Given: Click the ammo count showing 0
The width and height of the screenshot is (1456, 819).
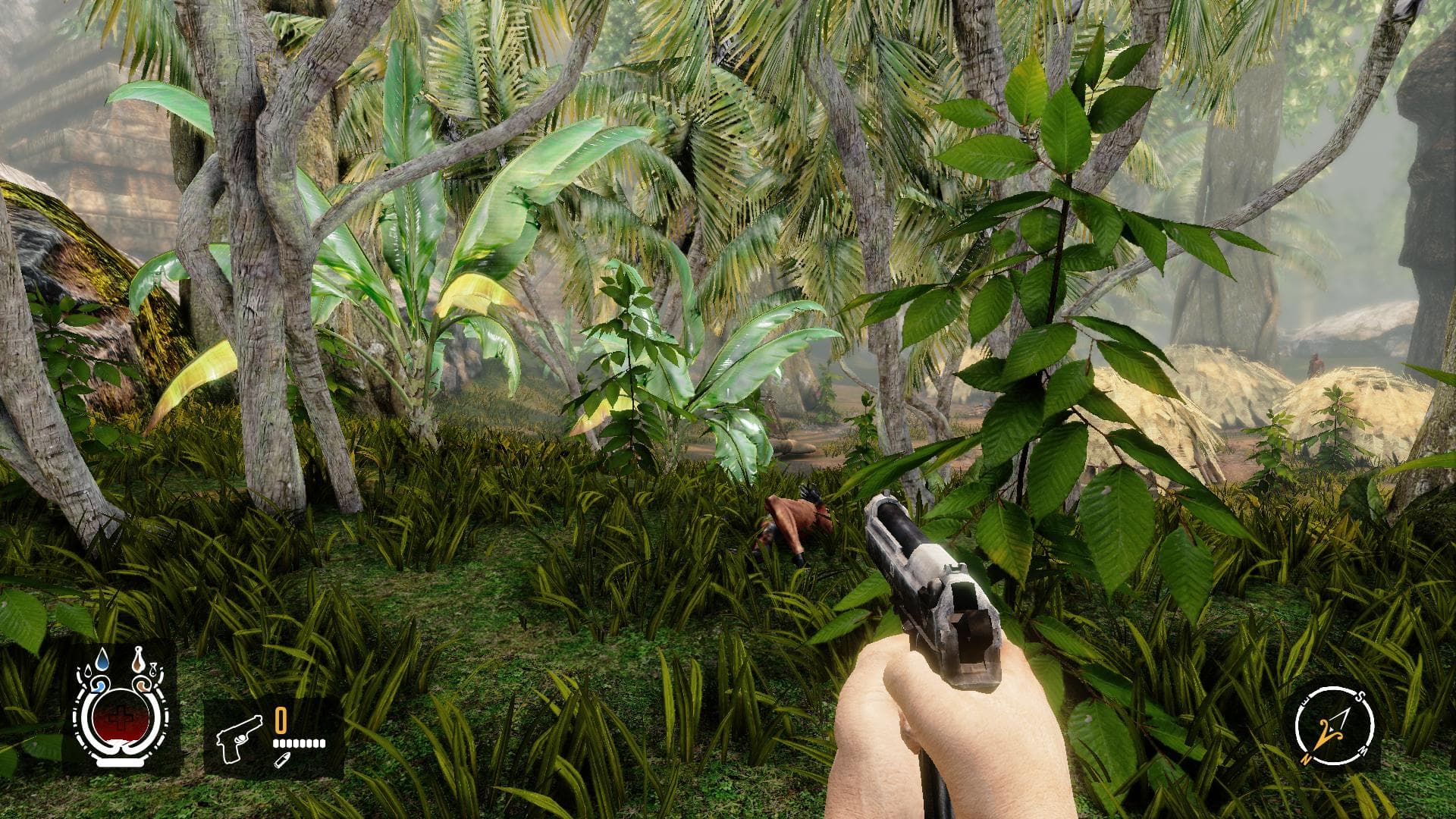Looking at the screenshot, I should 280,720.
